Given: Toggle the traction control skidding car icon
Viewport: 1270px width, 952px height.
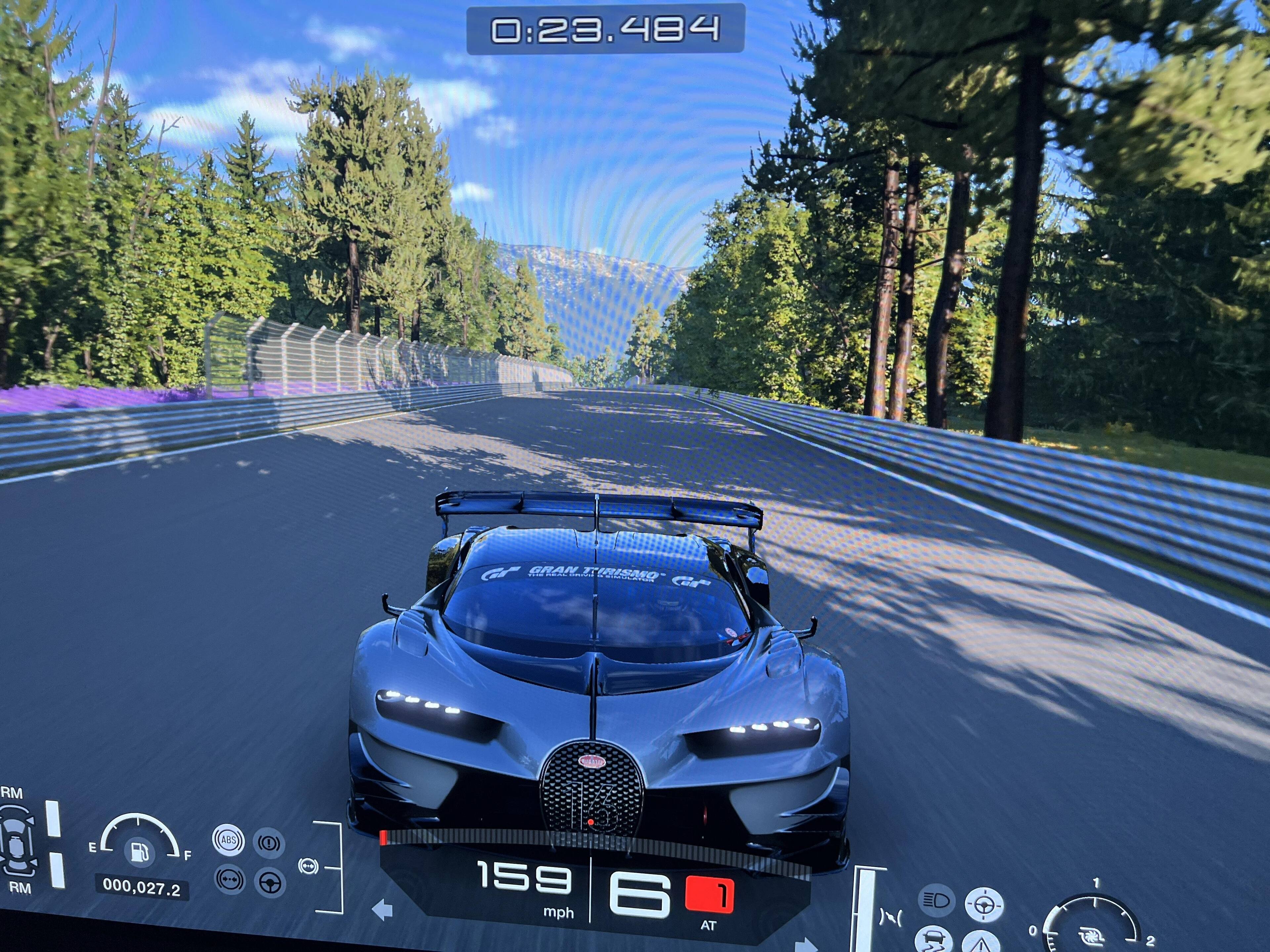Looking at the screenshot, I should pyautogui.click(x=934, y=940).
